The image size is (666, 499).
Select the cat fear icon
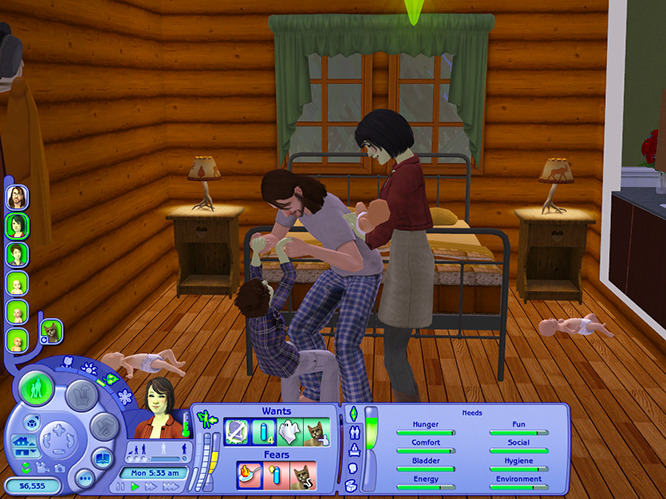(303, 474)
